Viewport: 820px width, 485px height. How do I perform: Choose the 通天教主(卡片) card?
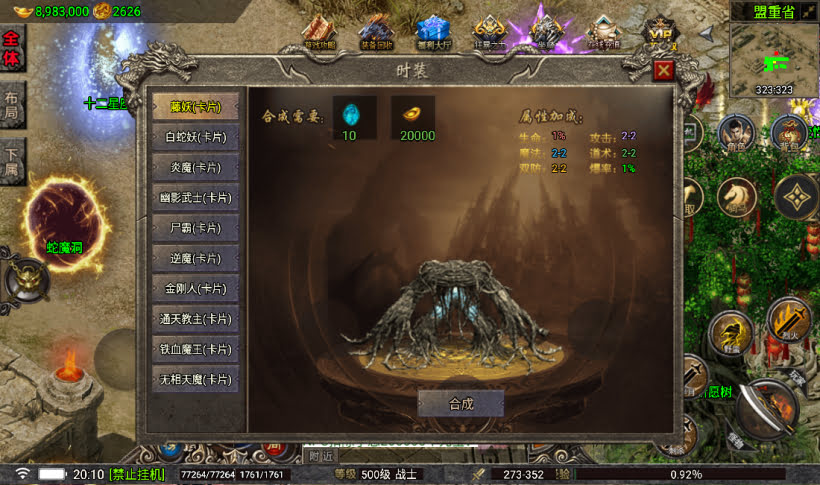click(x=195, y=319)
